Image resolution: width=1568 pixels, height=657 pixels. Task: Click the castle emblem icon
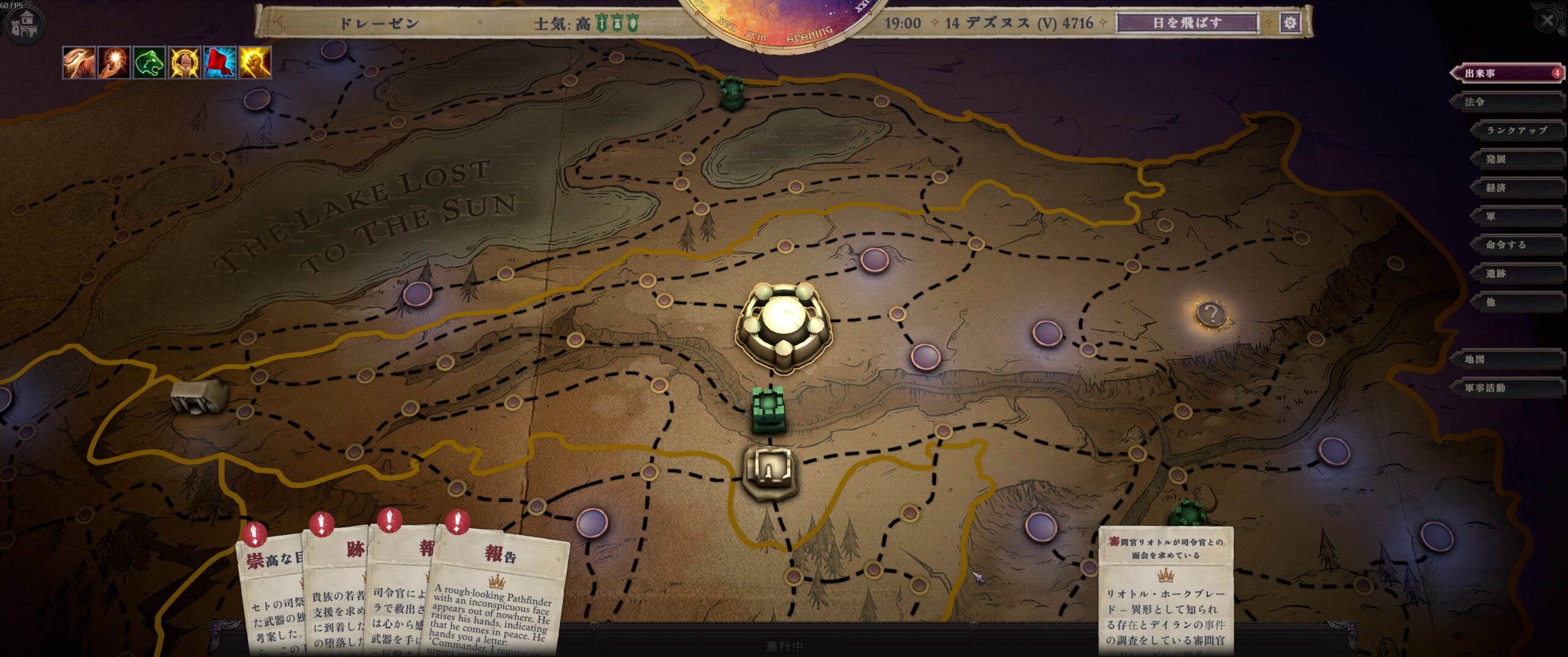tap(24, 25)
